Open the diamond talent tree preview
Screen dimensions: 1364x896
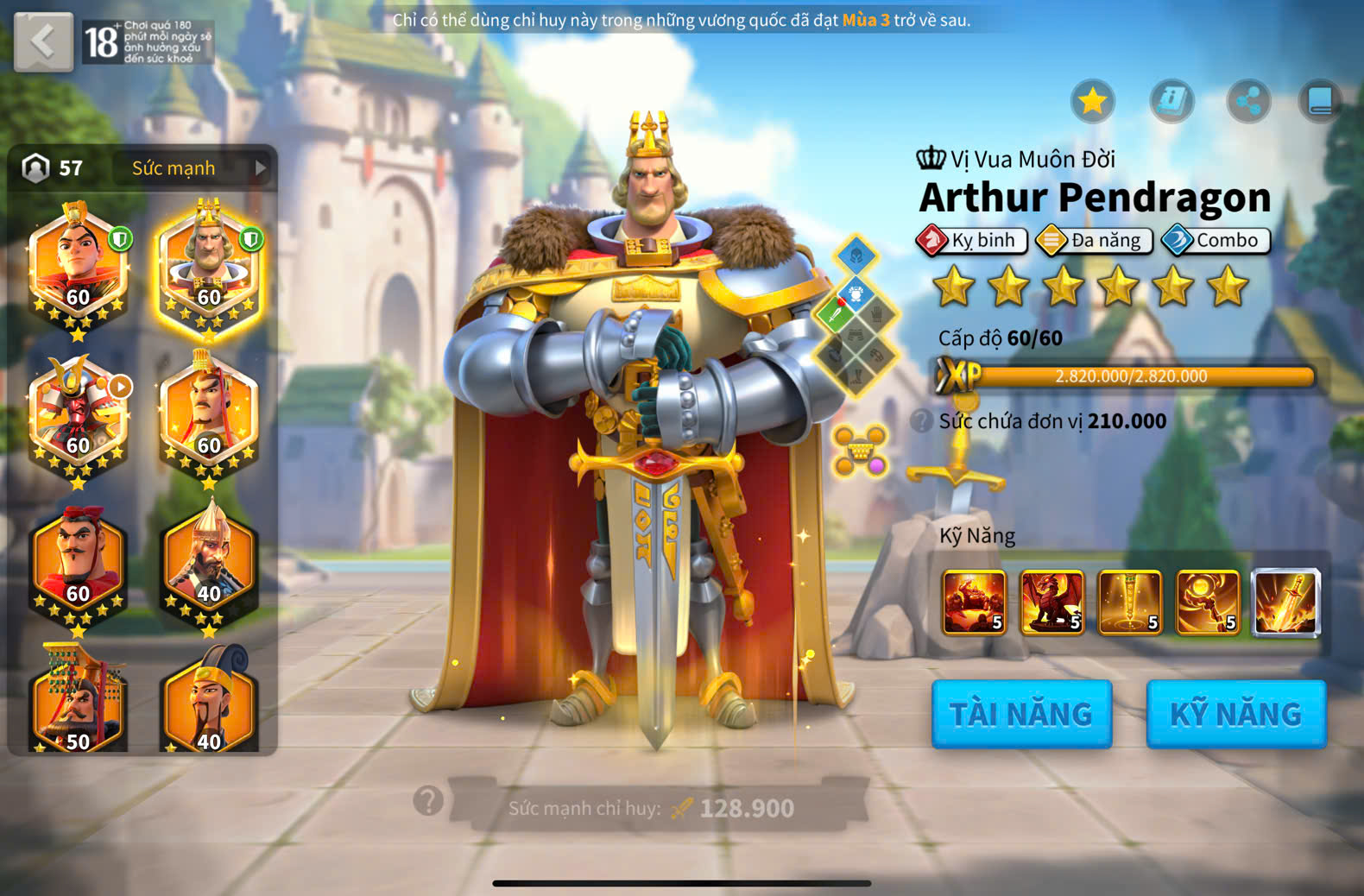coord(856,317)
